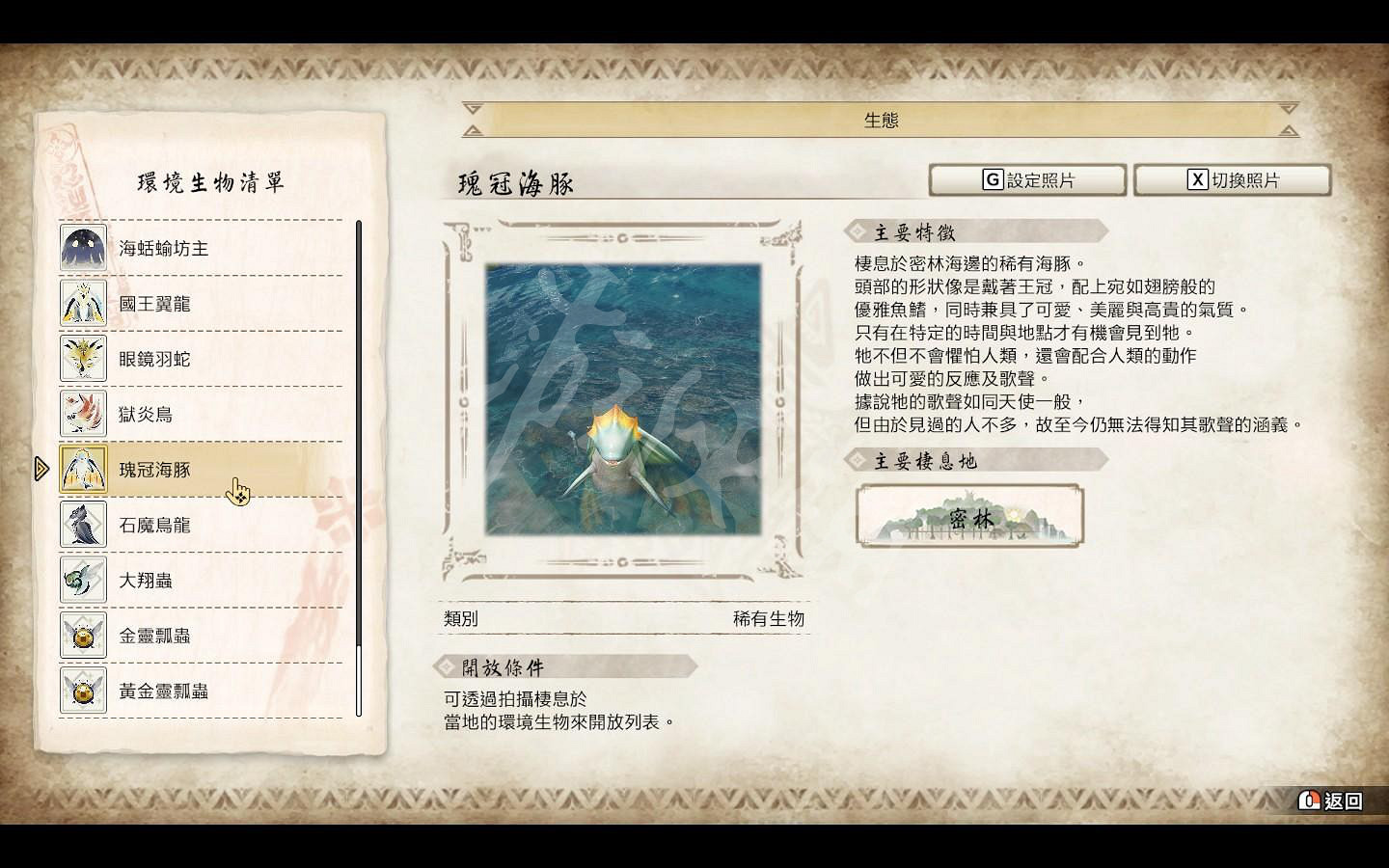Switch to the 生態 tab
Image resolution: width=1389 pixels, height=868 pixels.
(x=879, y=118)
